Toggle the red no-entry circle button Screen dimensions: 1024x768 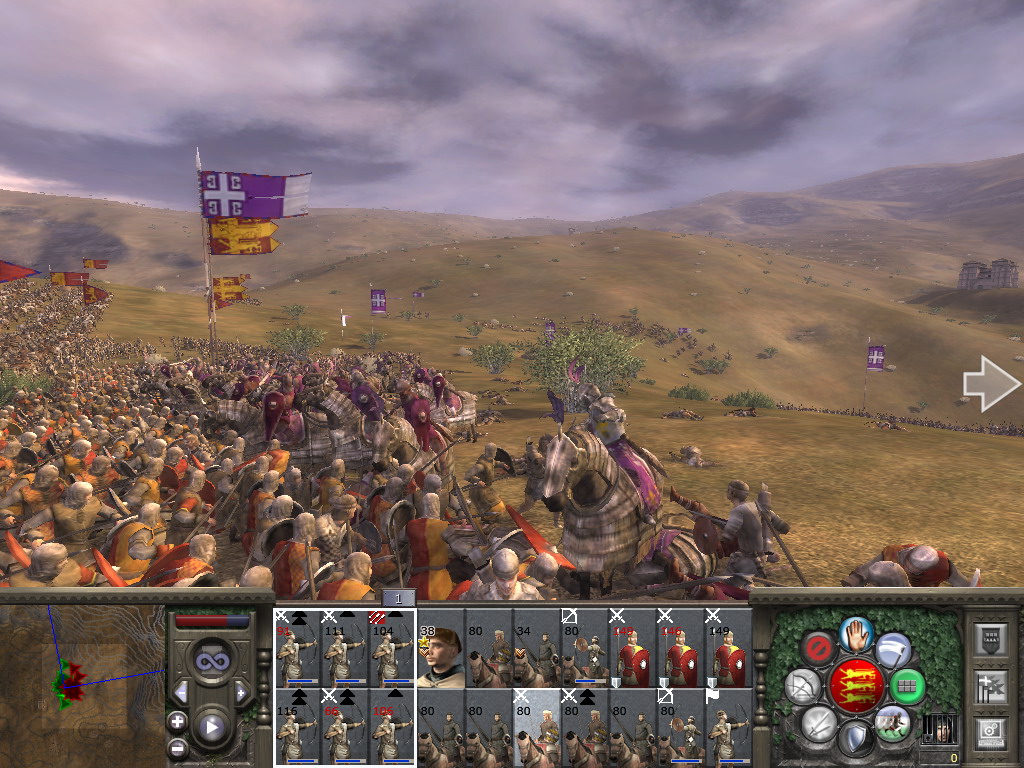click(x=818, y=649)
